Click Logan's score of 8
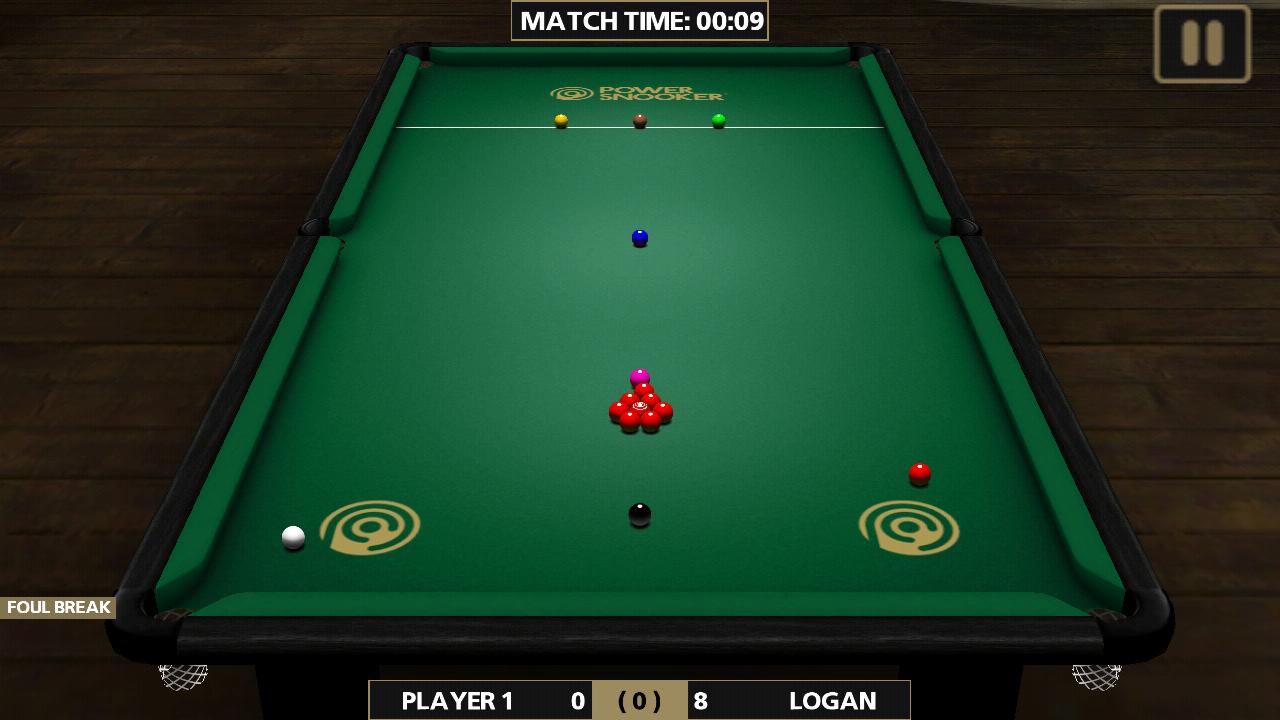This screenshot has height=720, width=1280. click(x=703, y=701)
